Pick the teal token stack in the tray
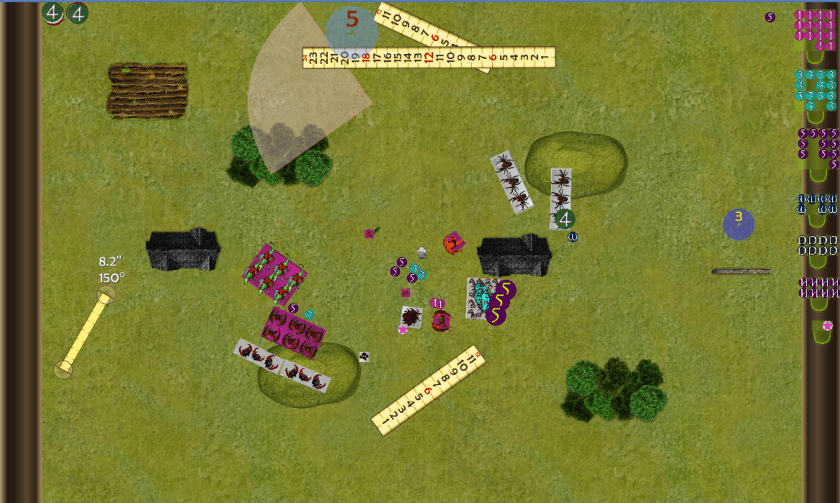 (x=814, y=88)
